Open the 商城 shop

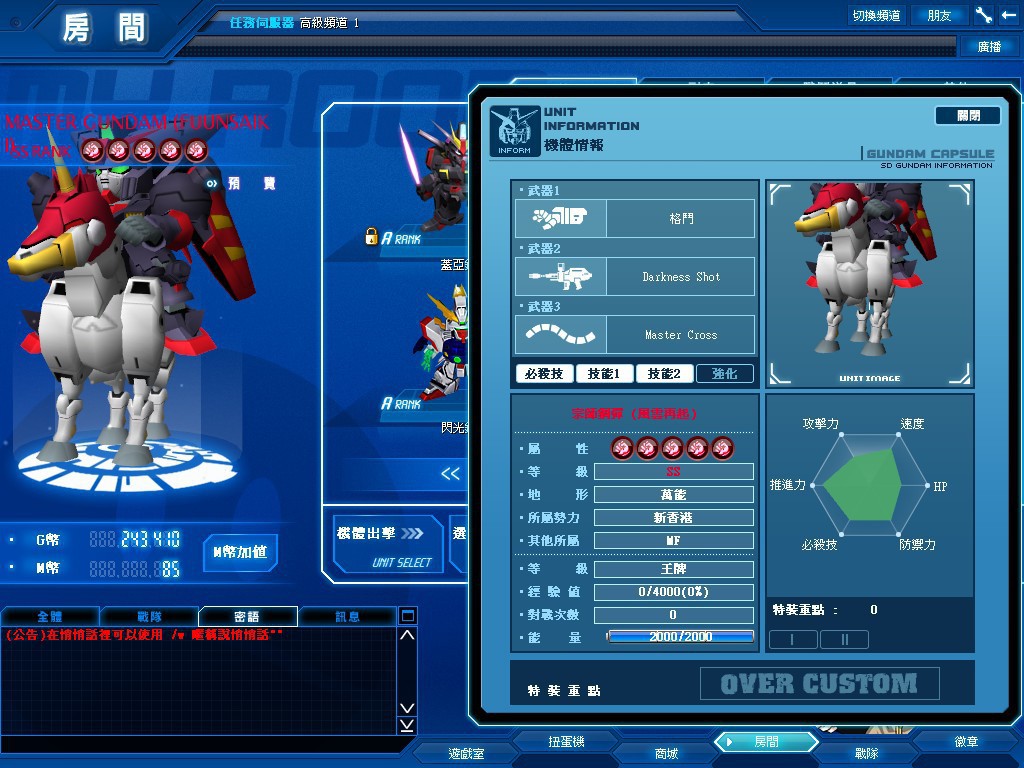pos(666,753)
